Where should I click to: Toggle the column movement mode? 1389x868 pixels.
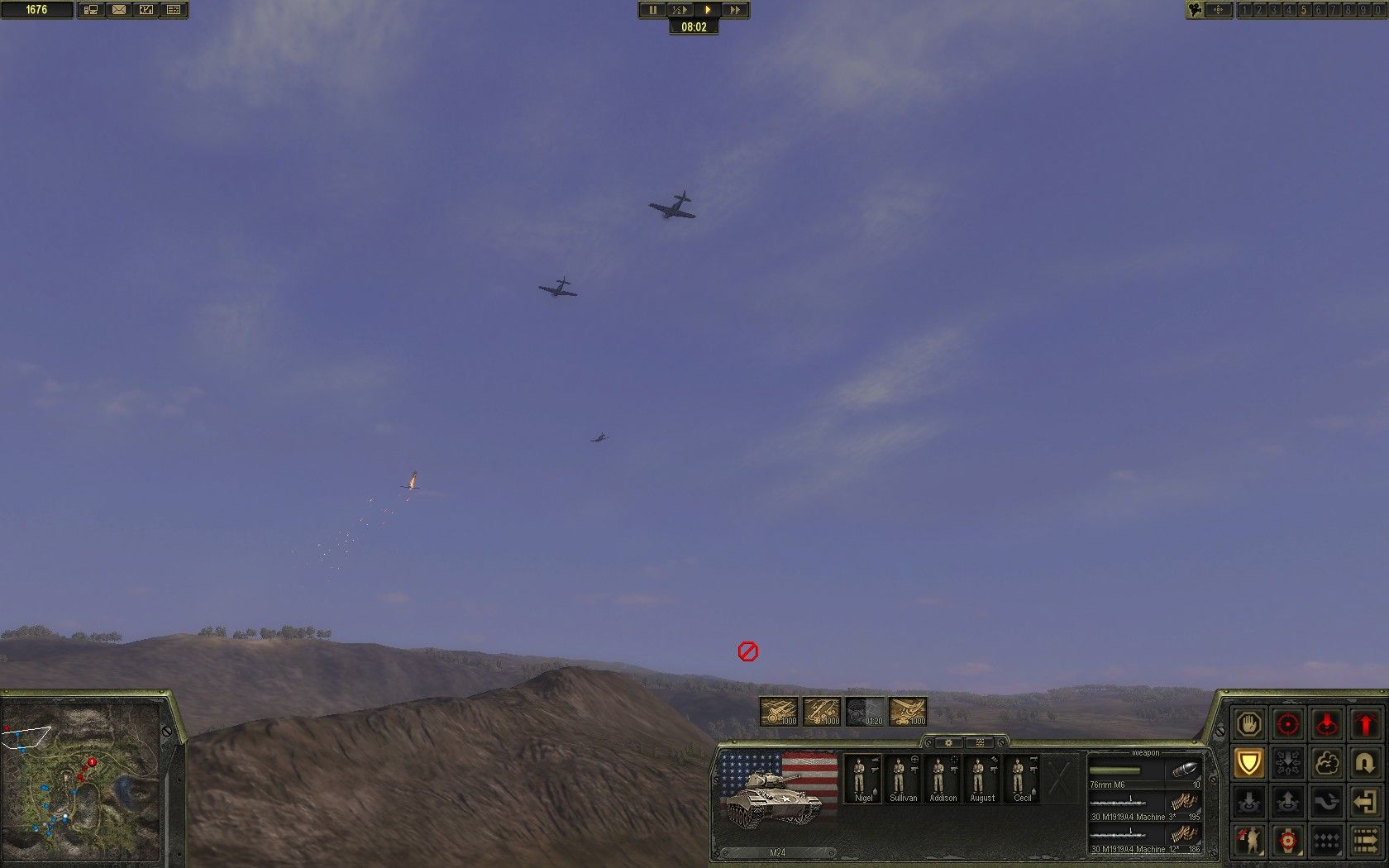point(1364,840)
